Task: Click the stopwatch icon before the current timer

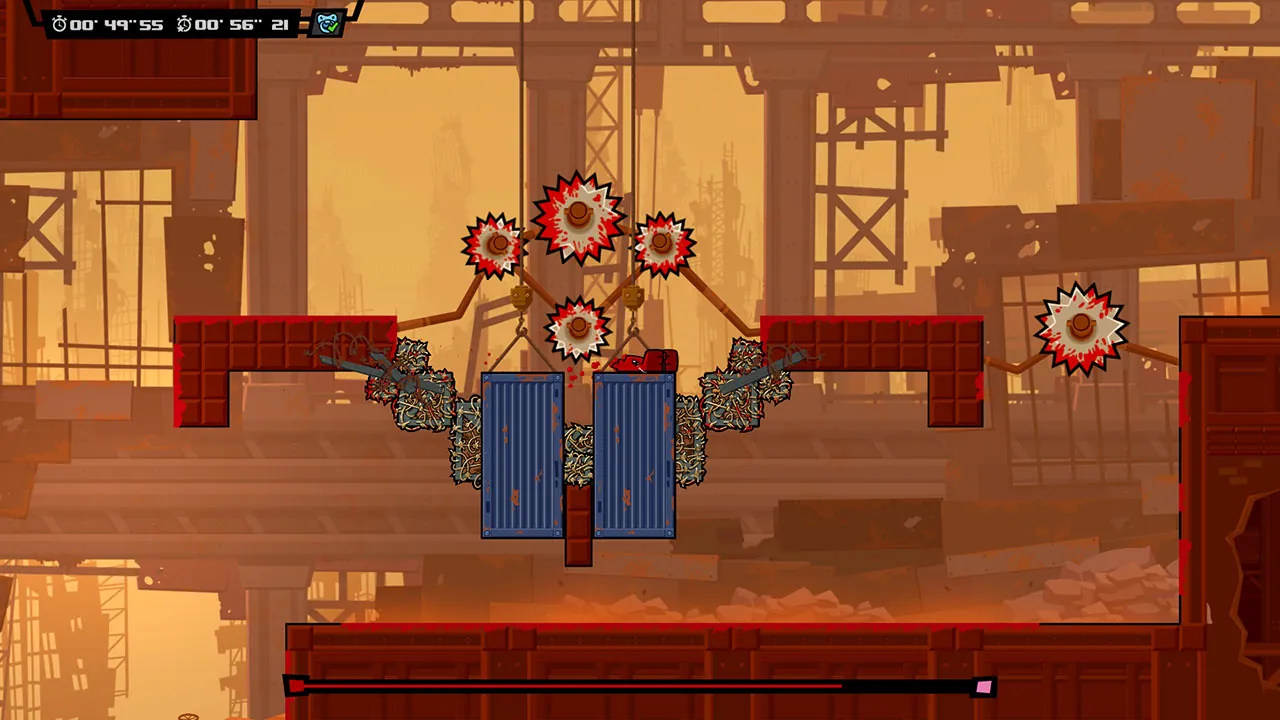Action: point(57,23)
